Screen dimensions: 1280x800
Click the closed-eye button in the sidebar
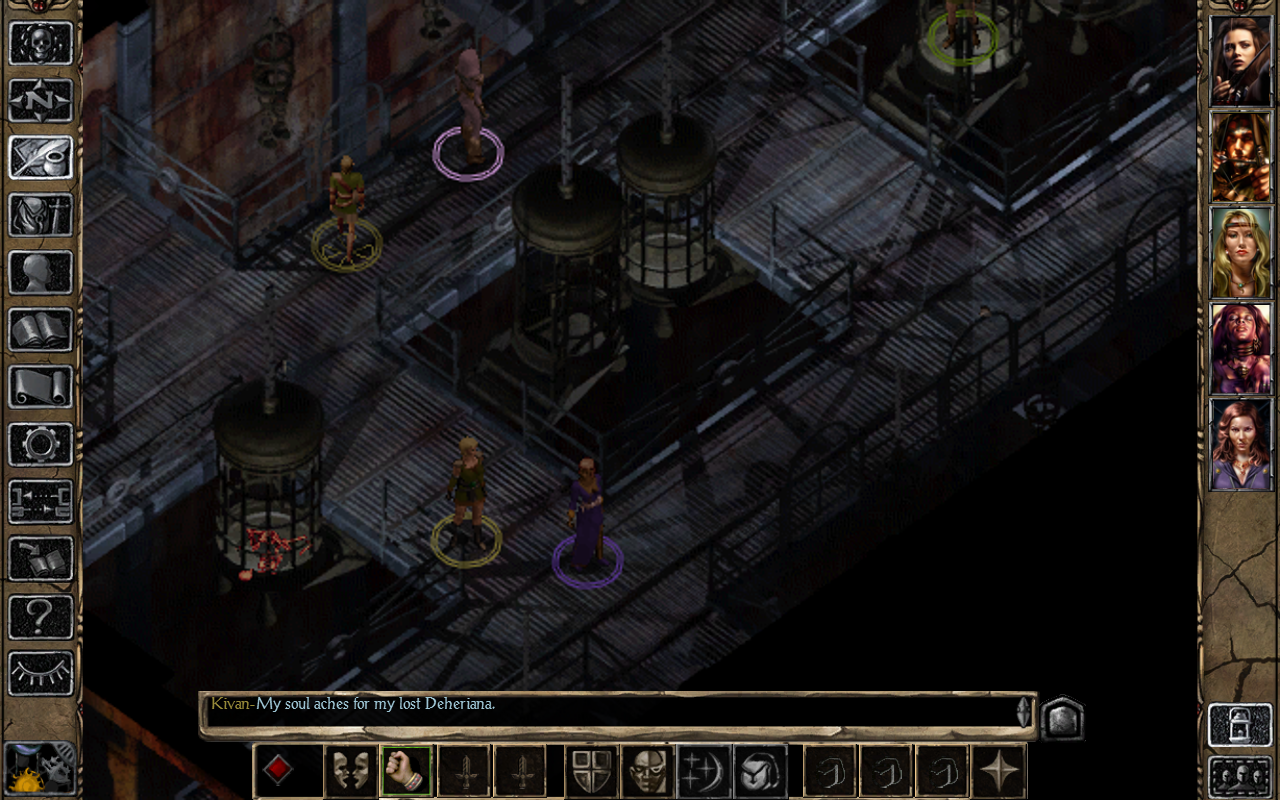pyautogui.click(x=41, y=673)
